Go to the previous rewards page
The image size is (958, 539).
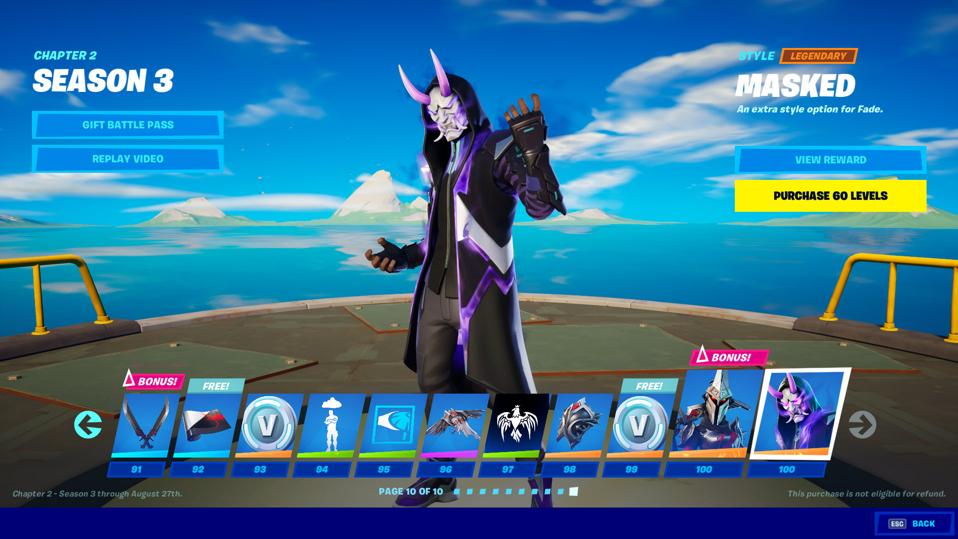click(88, 425)
